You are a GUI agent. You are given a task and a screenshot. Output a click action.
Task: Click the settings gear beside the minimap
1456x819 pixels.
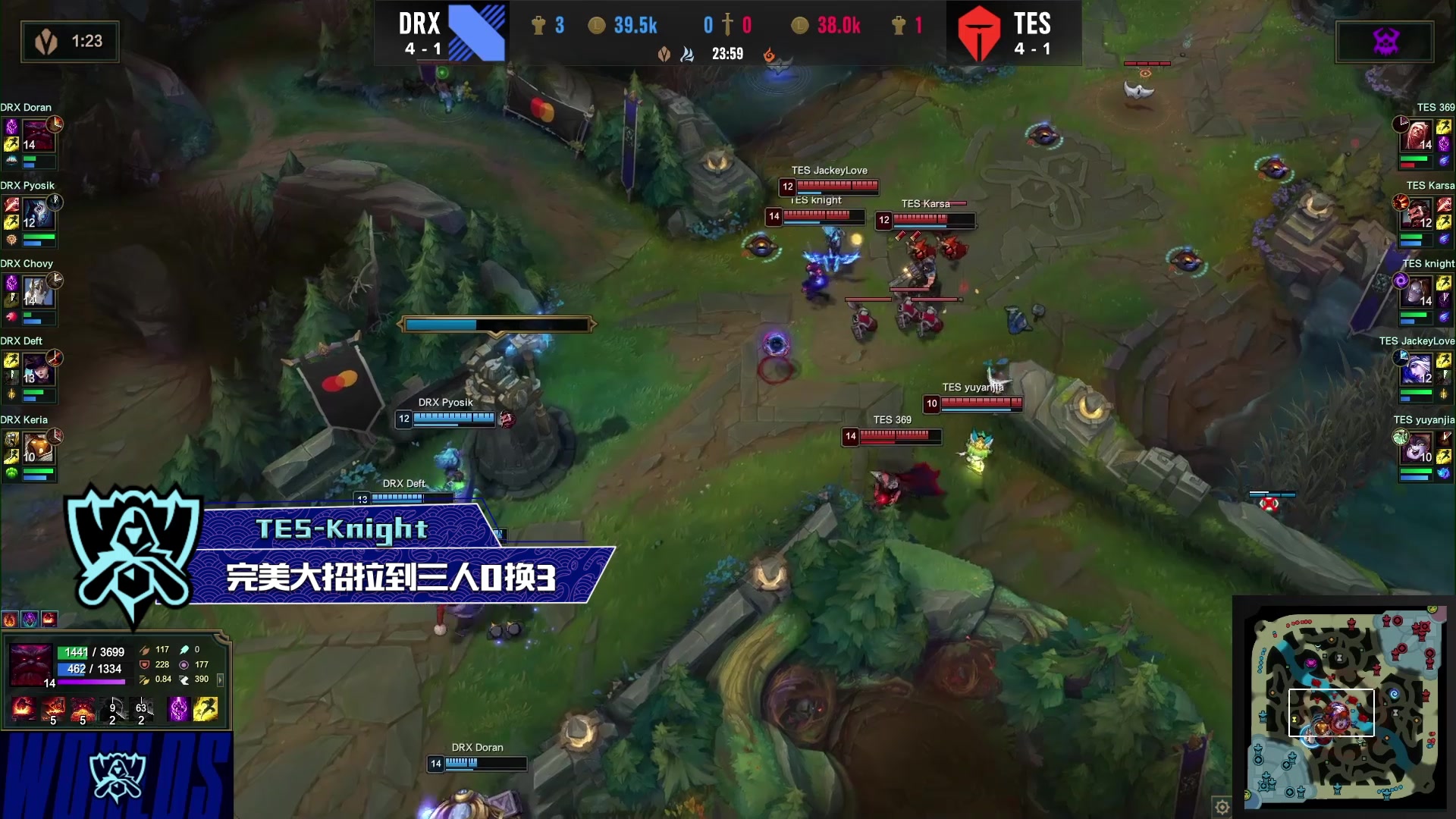point(1222,807)
